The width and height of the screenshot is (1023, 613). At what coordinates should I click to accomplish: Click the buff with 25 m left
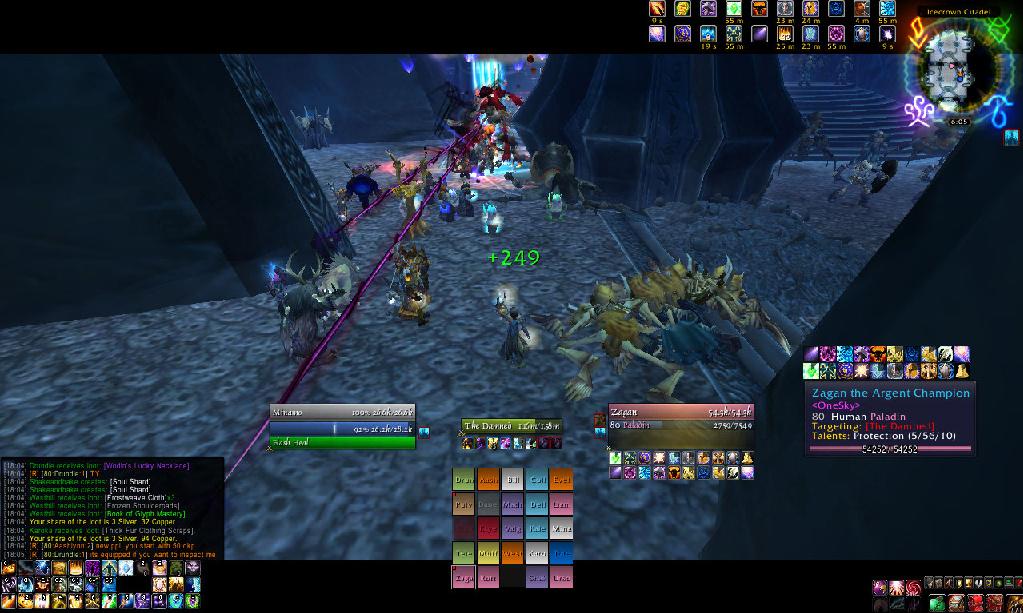pos(784,34)
